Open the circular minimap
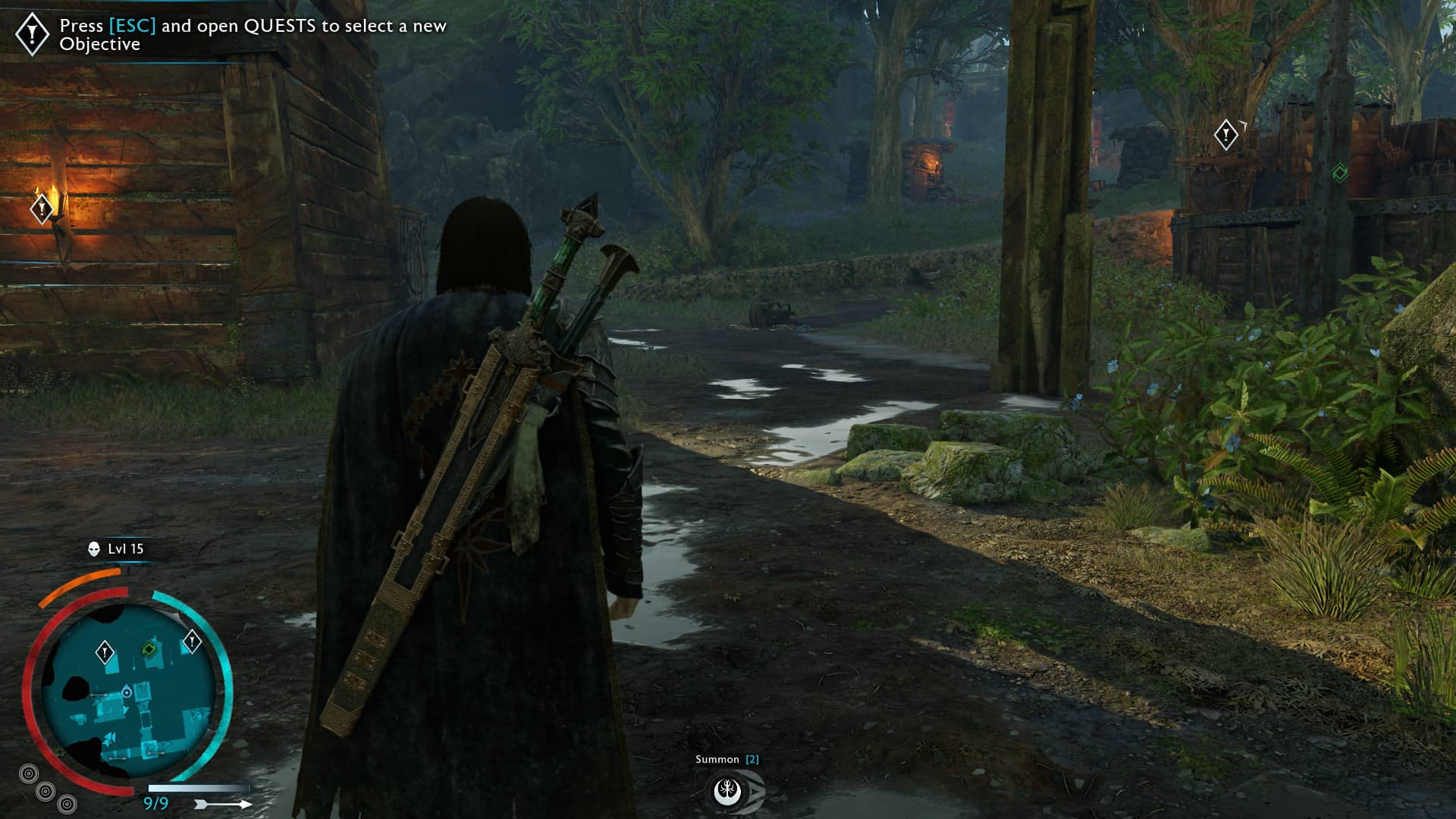The width and height of the screenshot is (1456, 819). pos(127,692)
